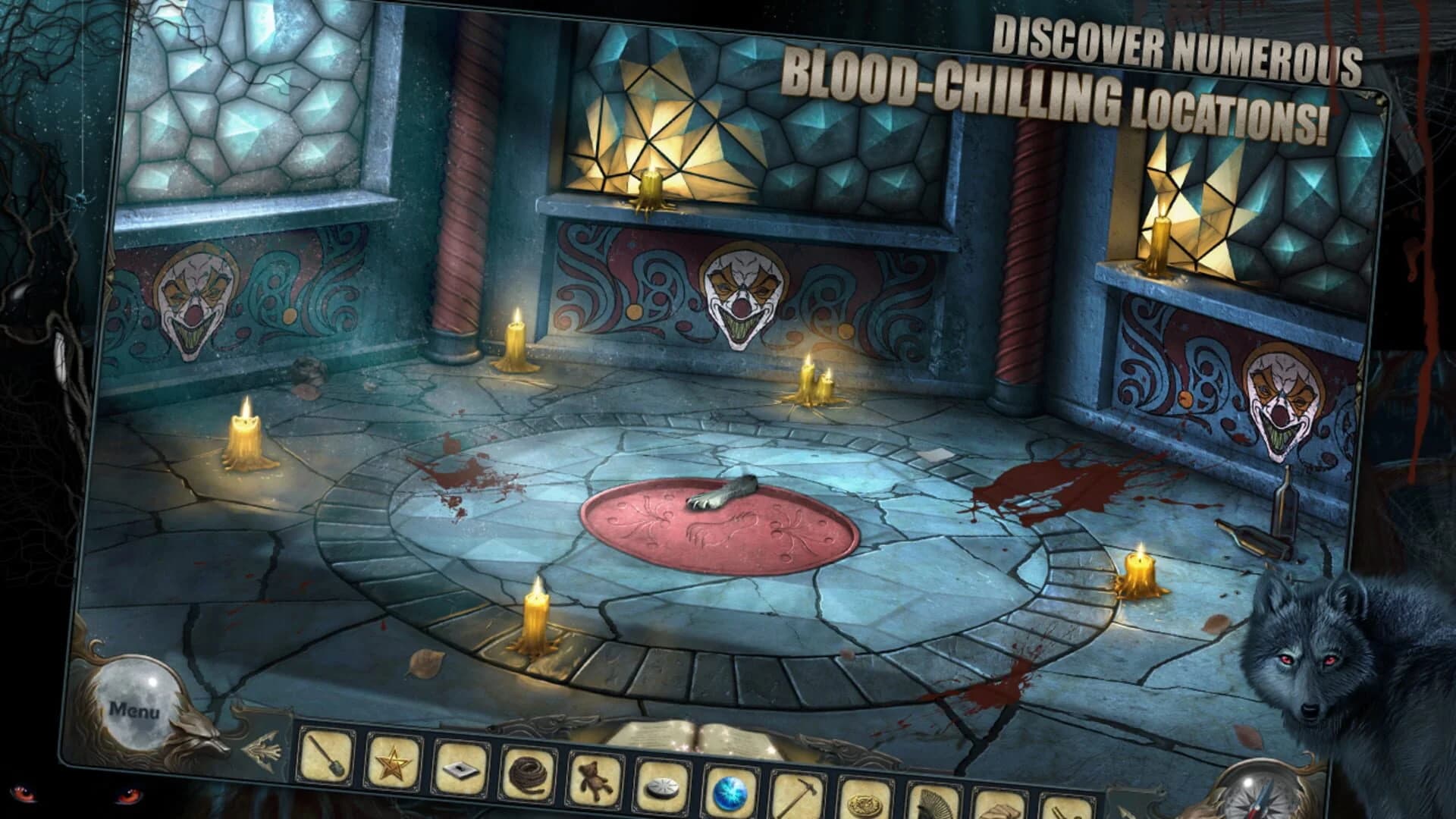Image resolution: width=1456 pixels, height=819 pixels.
Task: Pick the white button disc in inventory
Action: pyautogui.click(x=661, y=786)
